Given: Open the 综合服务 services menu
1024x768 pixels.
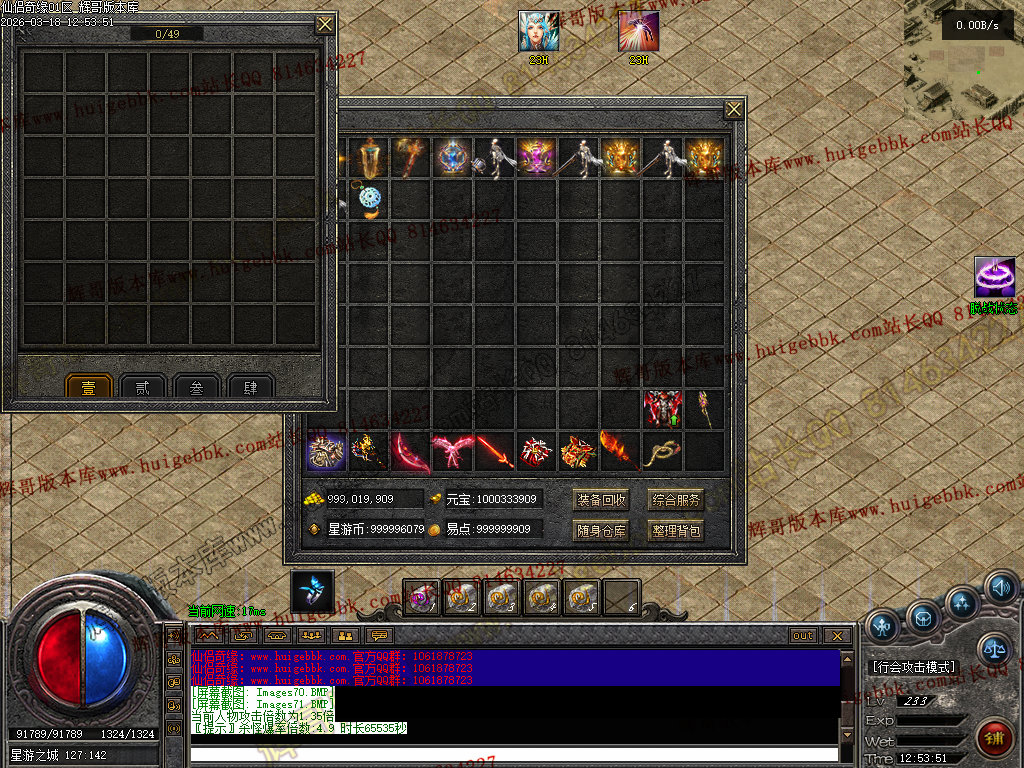Looking at the screenshot, I should coord(677,499).
